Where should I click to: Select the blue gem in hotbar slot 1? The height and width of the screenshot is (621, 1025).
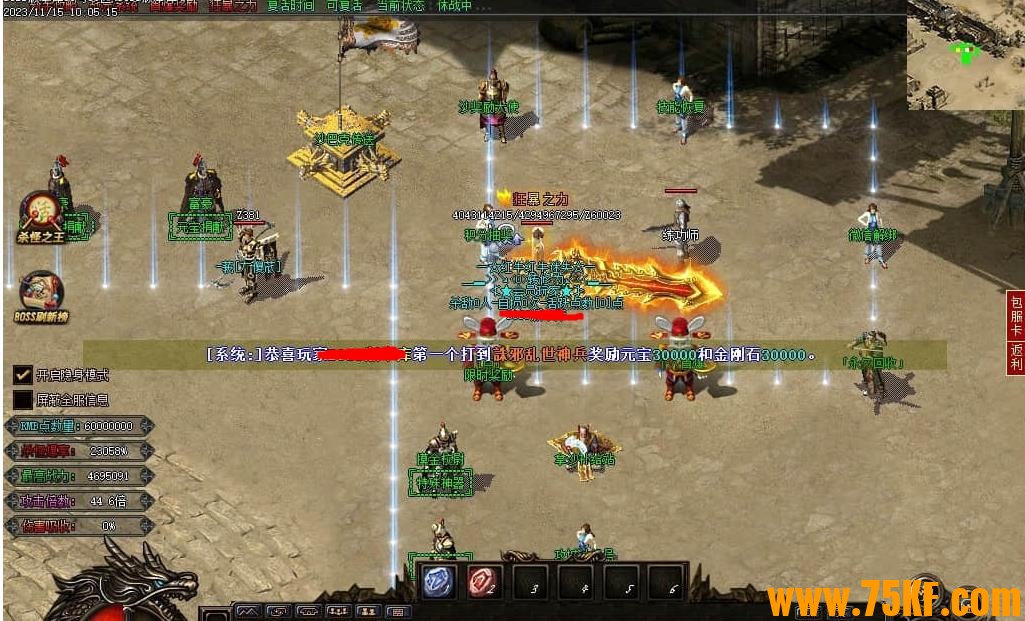point(438,582)
